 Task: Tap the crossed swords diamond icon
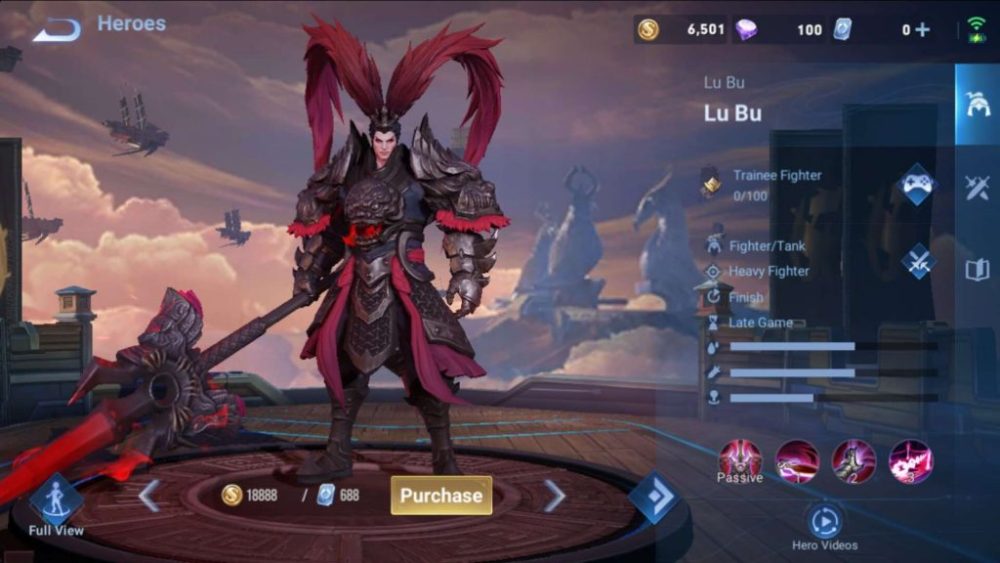pos(917,261)
